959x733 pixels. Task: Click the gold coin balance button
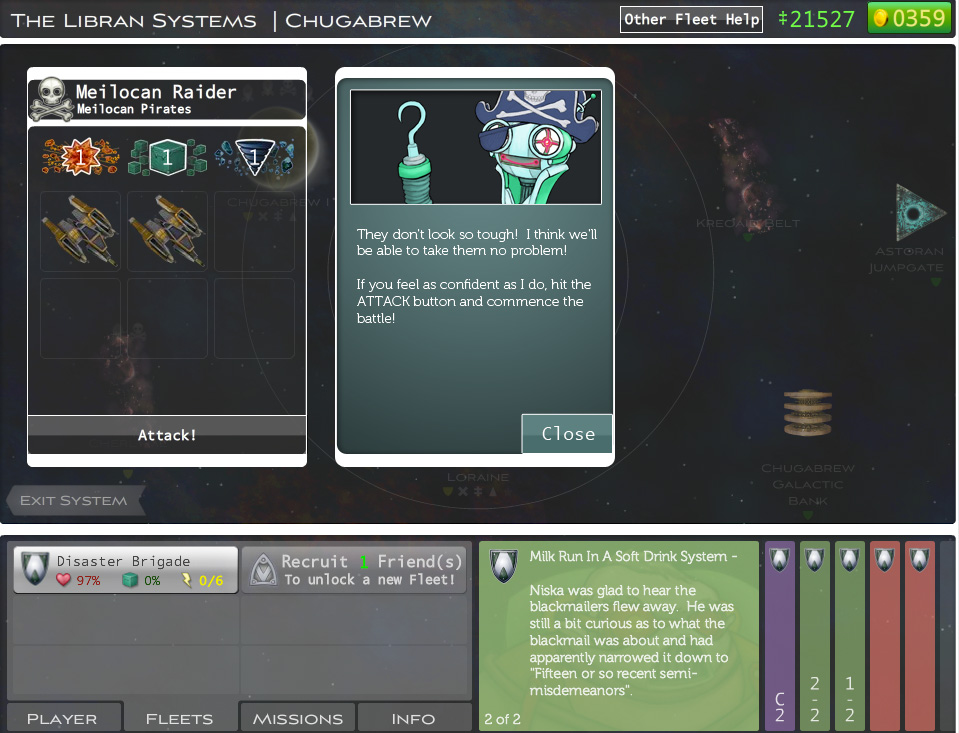point(908,18)
